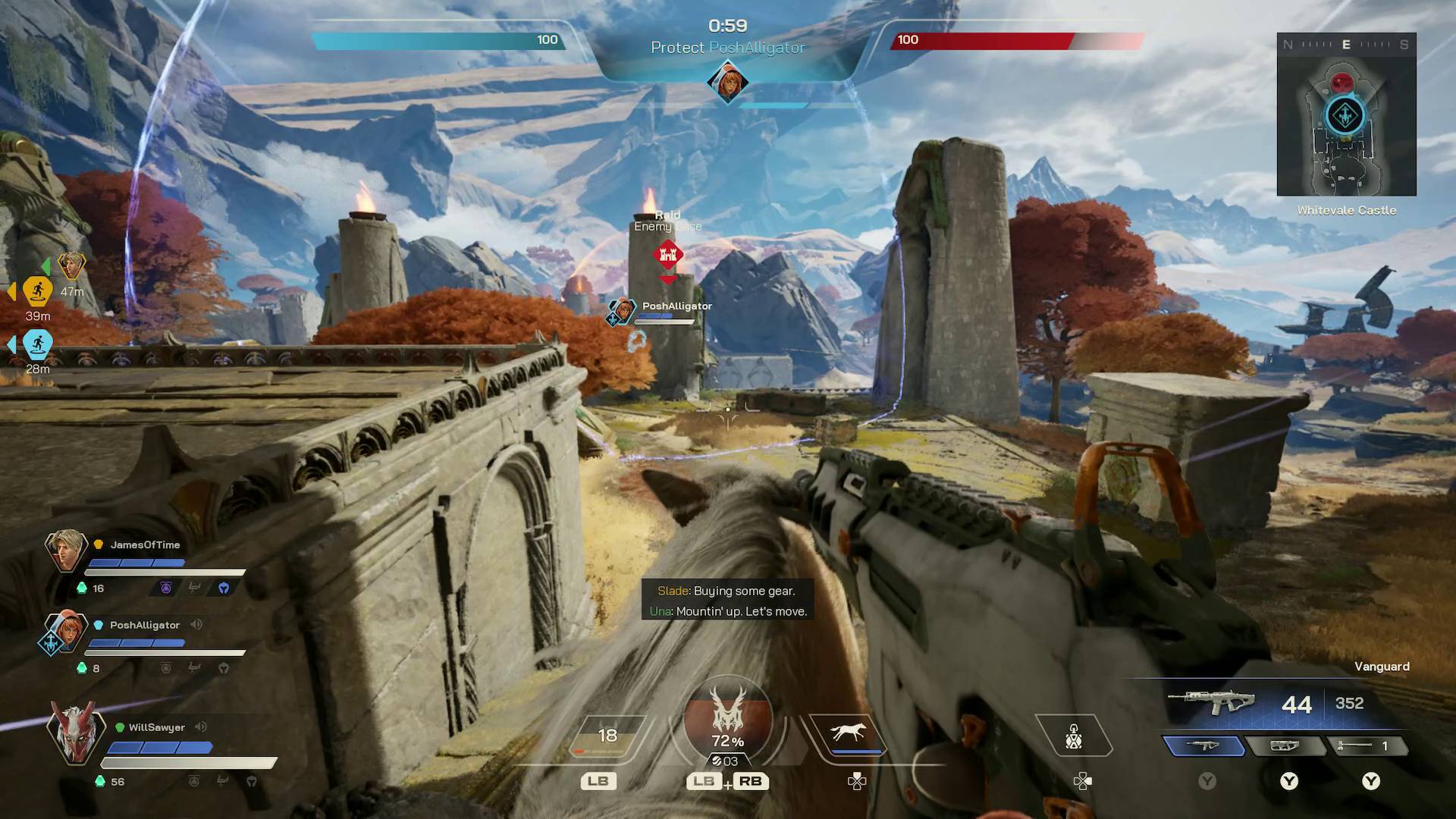
Task: Mute WillSawyer's voice chat speaker
Action: pyautogui.click(x=200, y=726)
